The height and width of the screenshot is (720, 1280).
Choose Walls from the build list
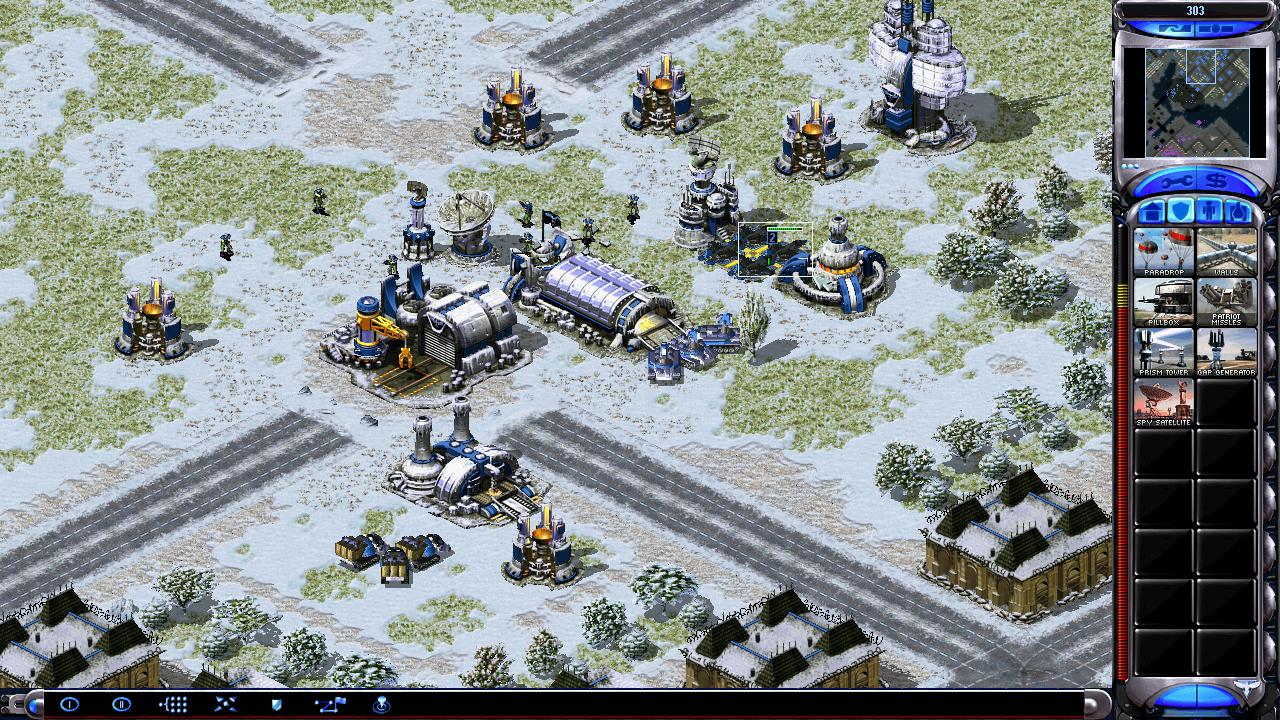pos(1226,252)
